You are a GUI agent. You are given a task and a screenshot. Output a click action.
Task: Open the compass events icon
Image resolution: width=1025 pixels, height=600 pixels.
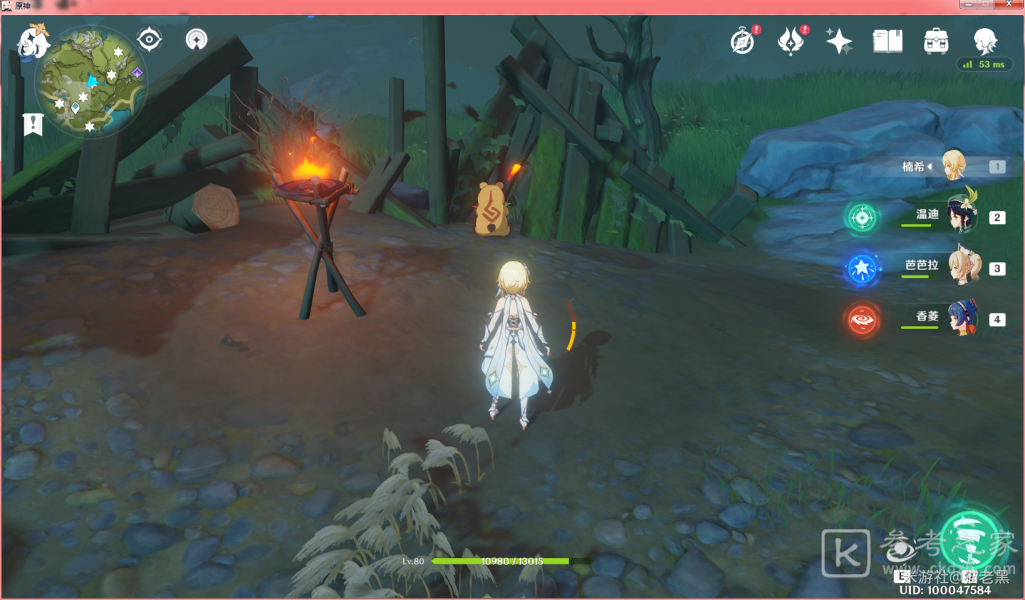(x=742, y=41)
